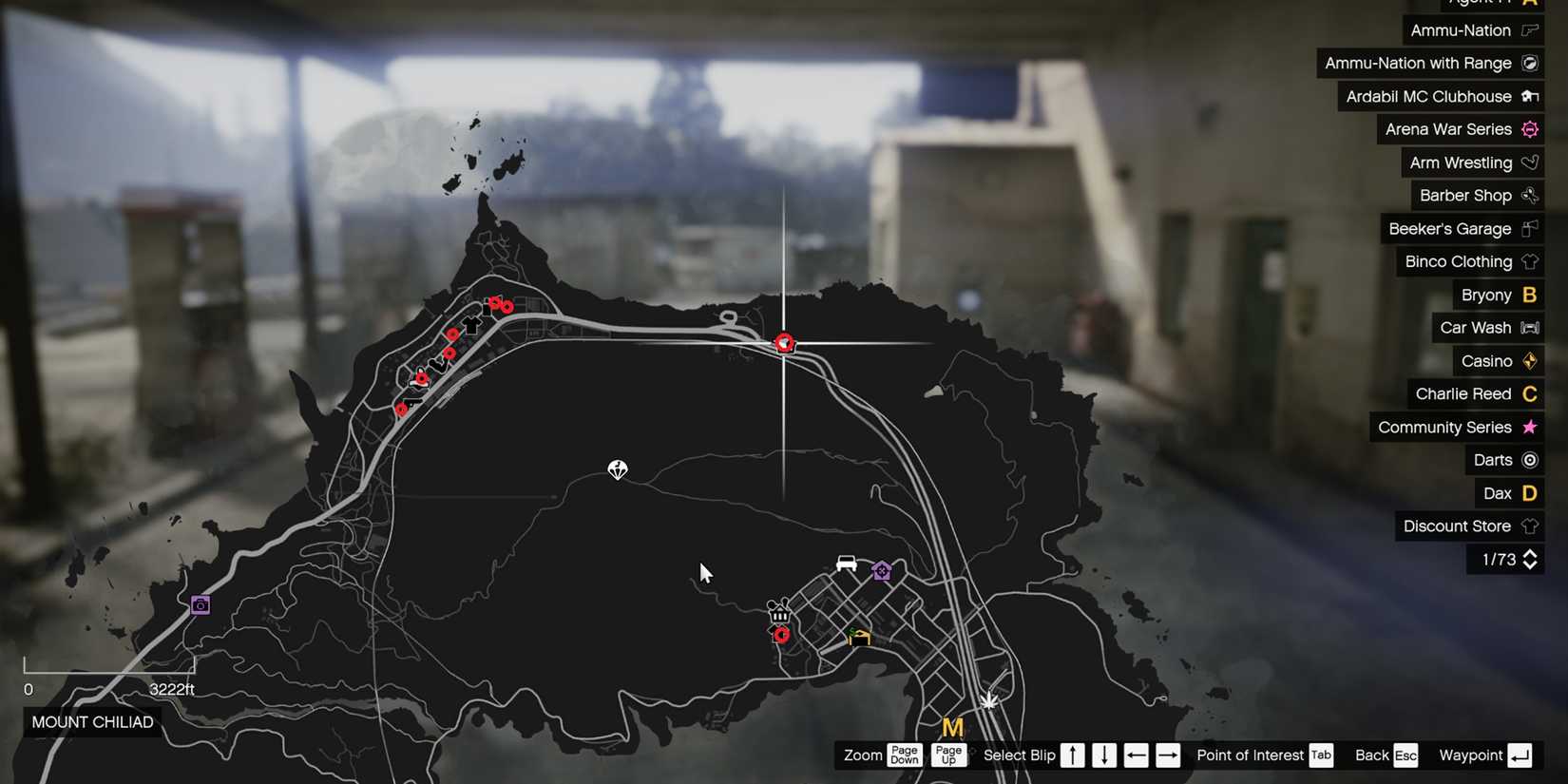Select the red Ammu-Nation blip on the highway
Screen dimensions: 1568x784
[x=784, y=343]
